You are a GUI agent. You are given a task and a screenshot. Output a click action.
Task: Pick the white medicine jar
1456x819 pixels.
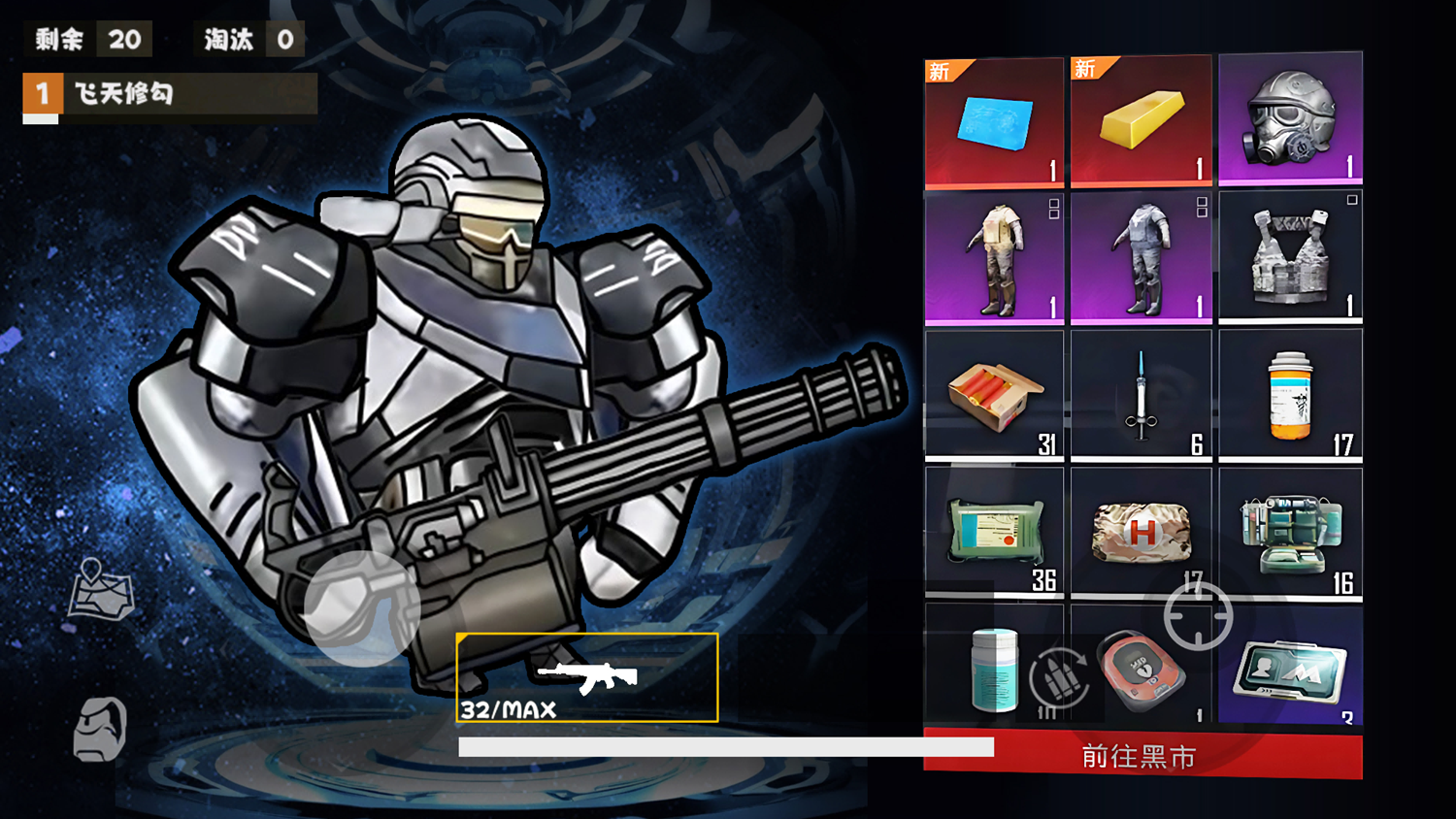coord(992,668)
